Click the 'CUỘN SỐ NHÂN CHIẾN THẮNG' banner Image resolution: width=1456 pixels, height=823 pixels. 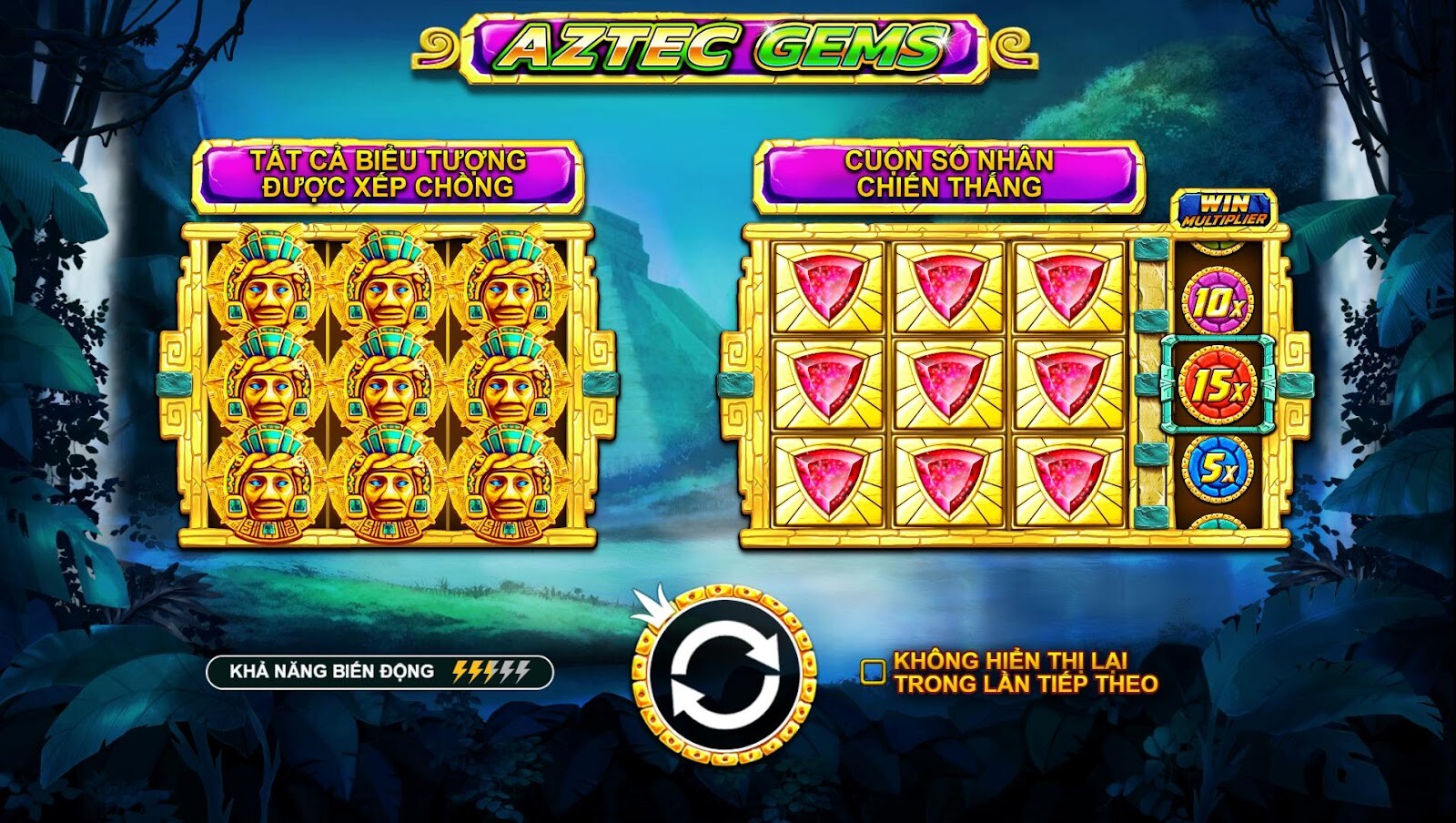point(946,173)
